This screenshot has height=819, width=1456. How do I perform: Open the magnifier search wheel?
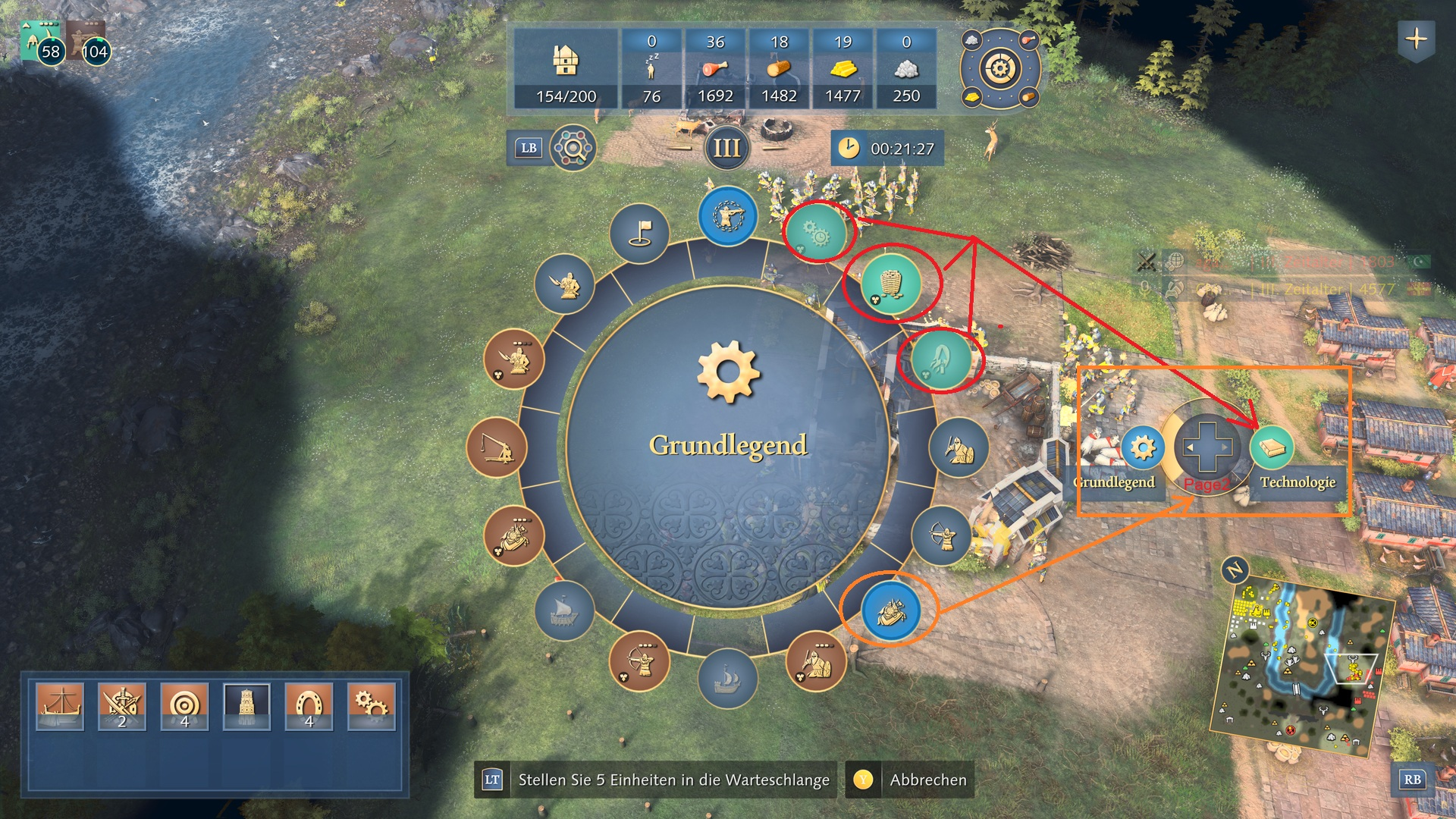point(573,148)
